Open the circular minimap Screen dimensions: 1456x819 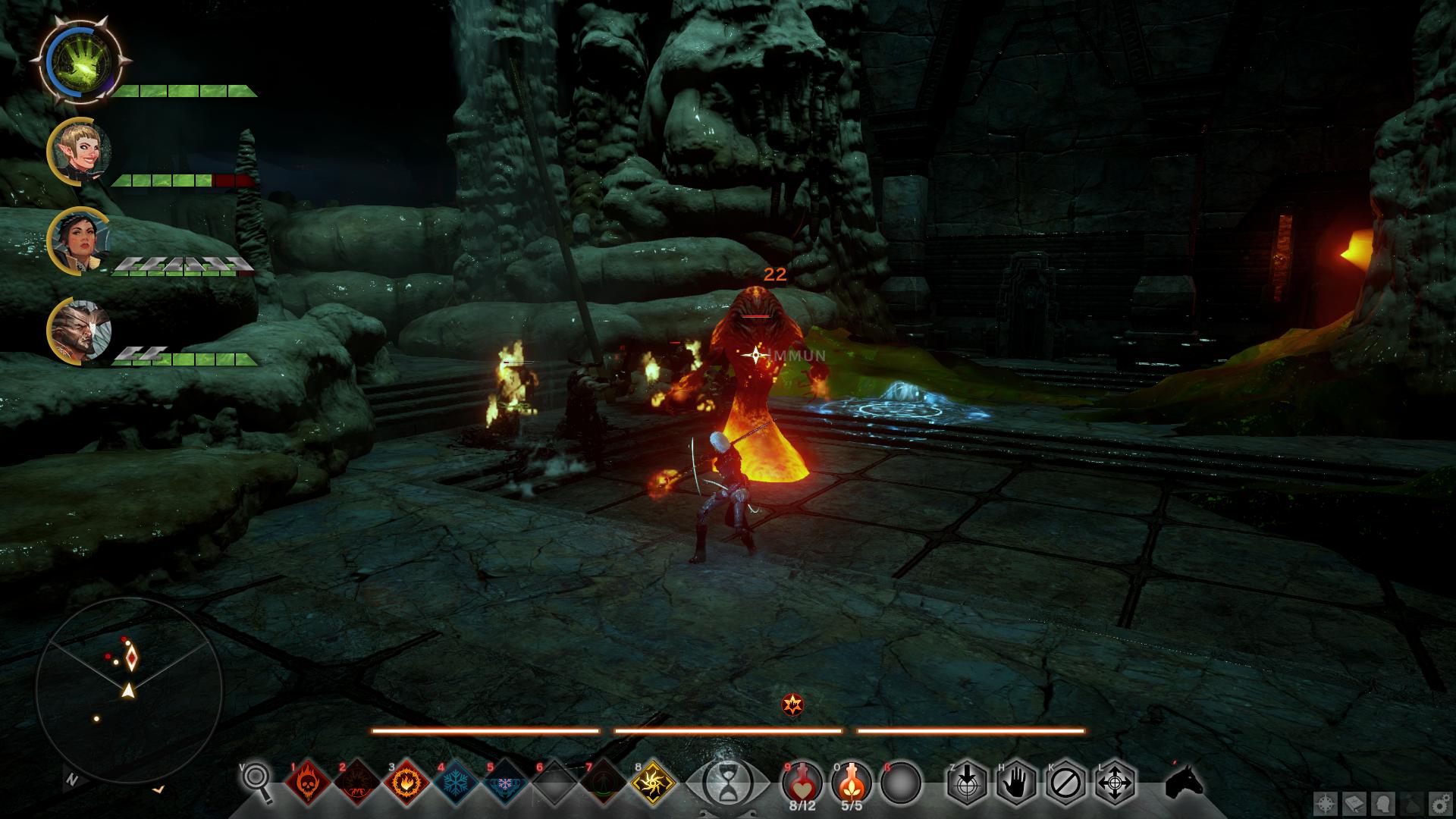tap(129, 690)
